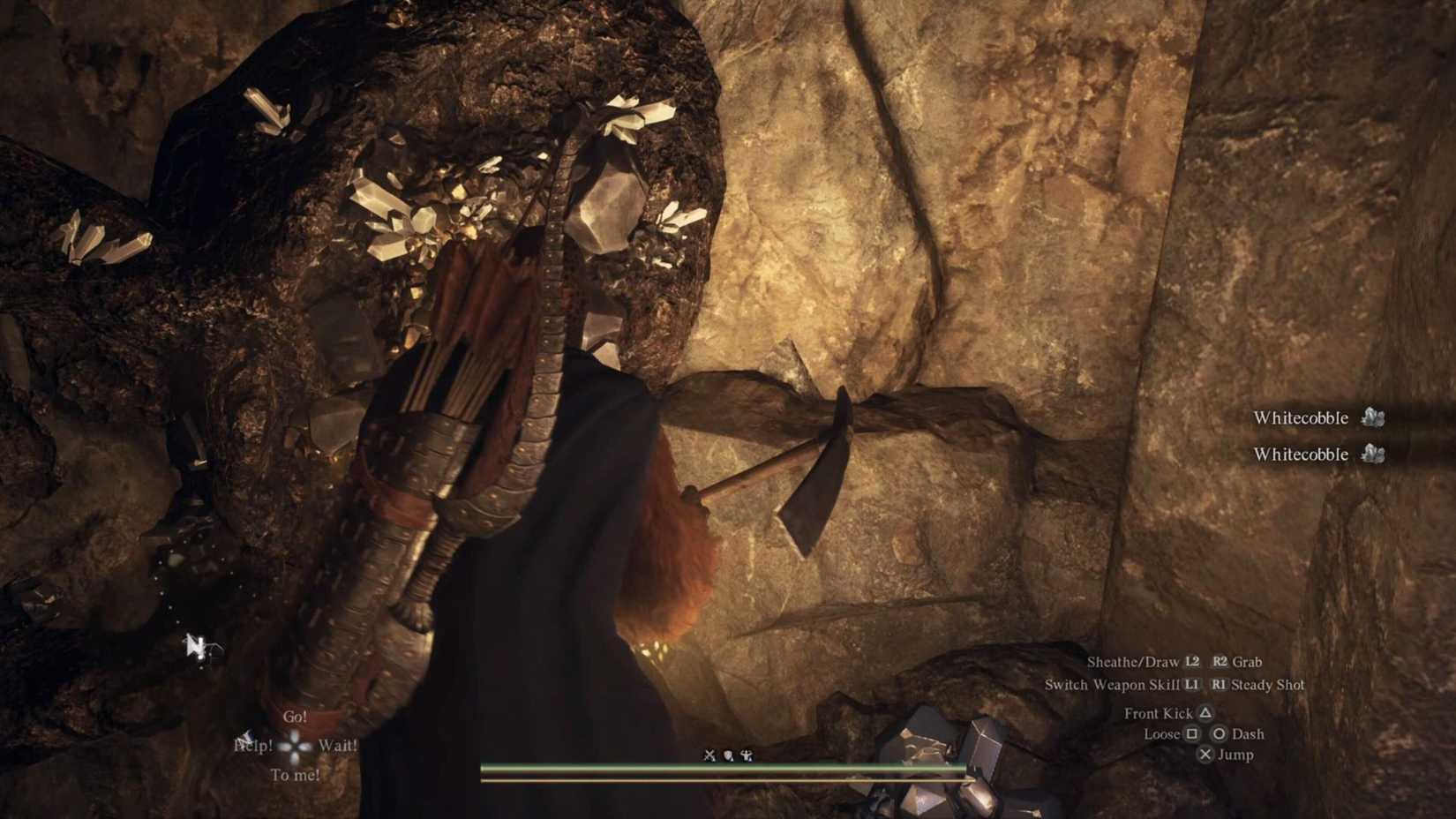Click the Triangle icon next to Front Kick

(x=1205, y=713)
